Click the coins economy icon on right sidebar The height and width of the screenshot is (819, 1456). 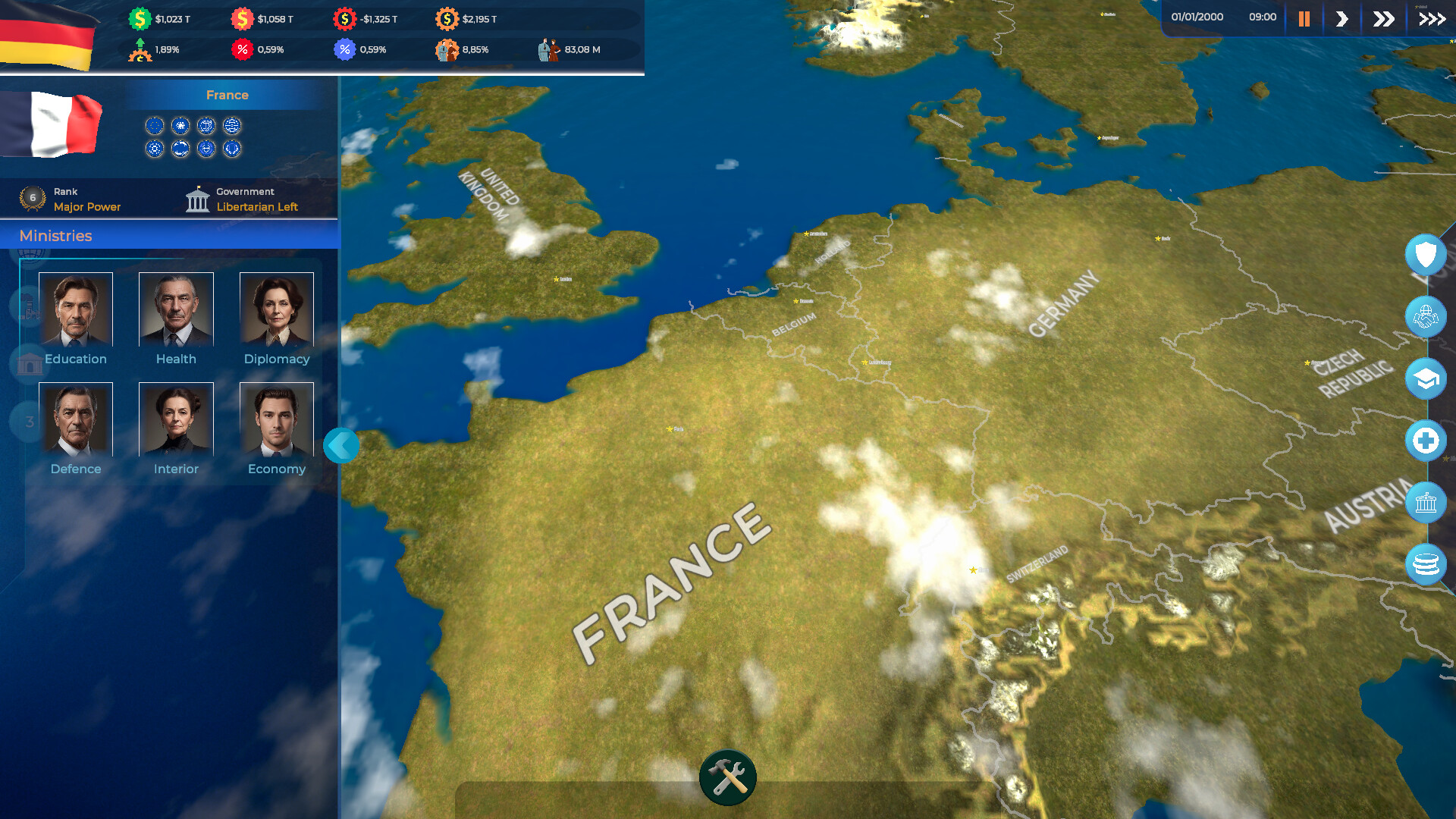pos(1426,564)
